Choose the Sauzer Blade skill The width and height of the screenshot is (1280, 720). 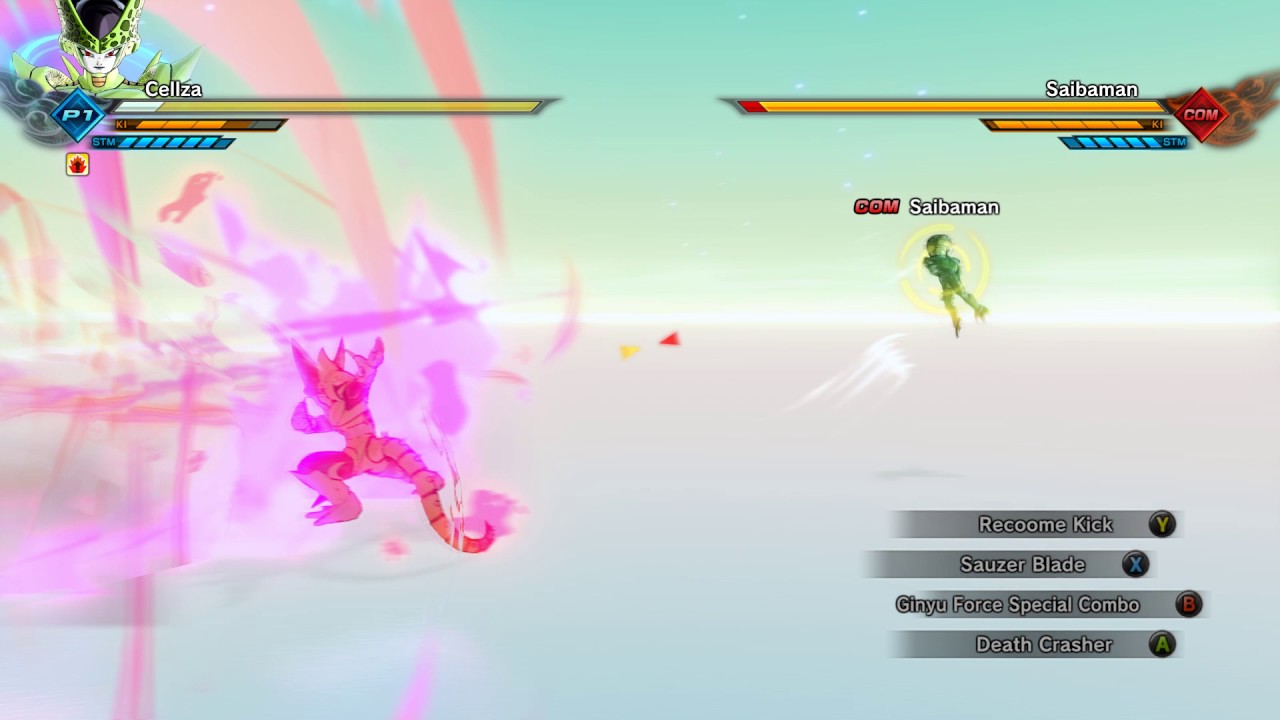[1022, 564]
